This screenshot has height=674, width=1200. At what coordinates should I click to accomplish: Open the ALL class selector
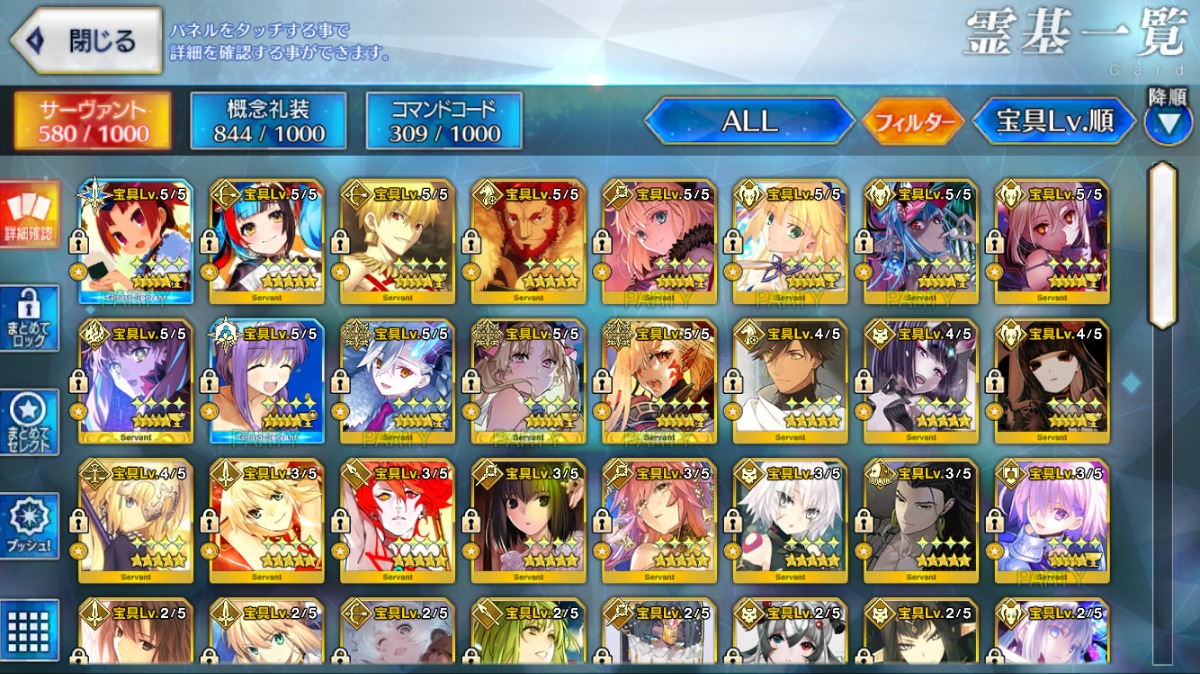point(750,121)
